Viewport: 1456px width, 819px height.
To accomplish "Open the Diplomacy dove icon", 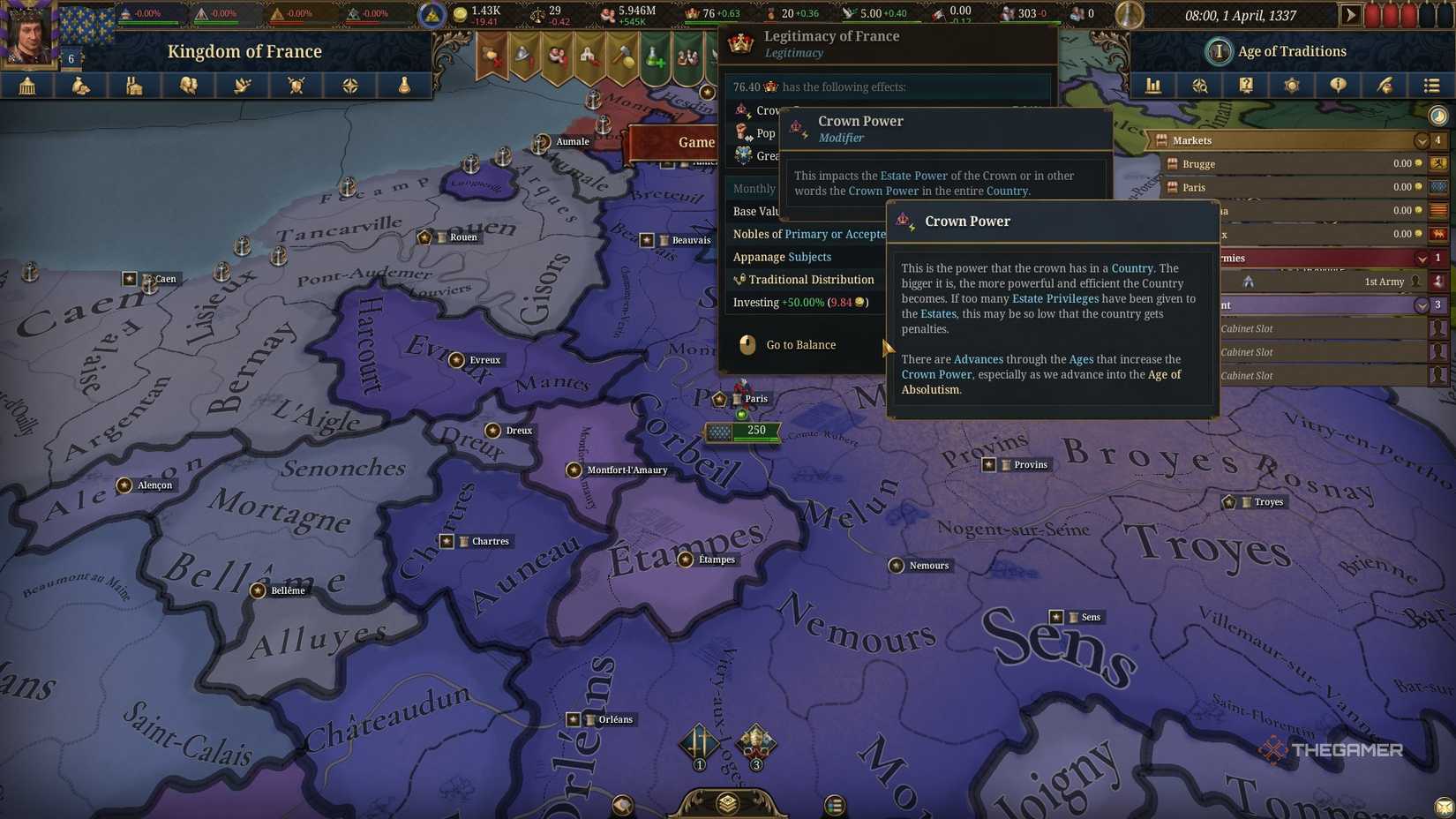I will (242, 86).
